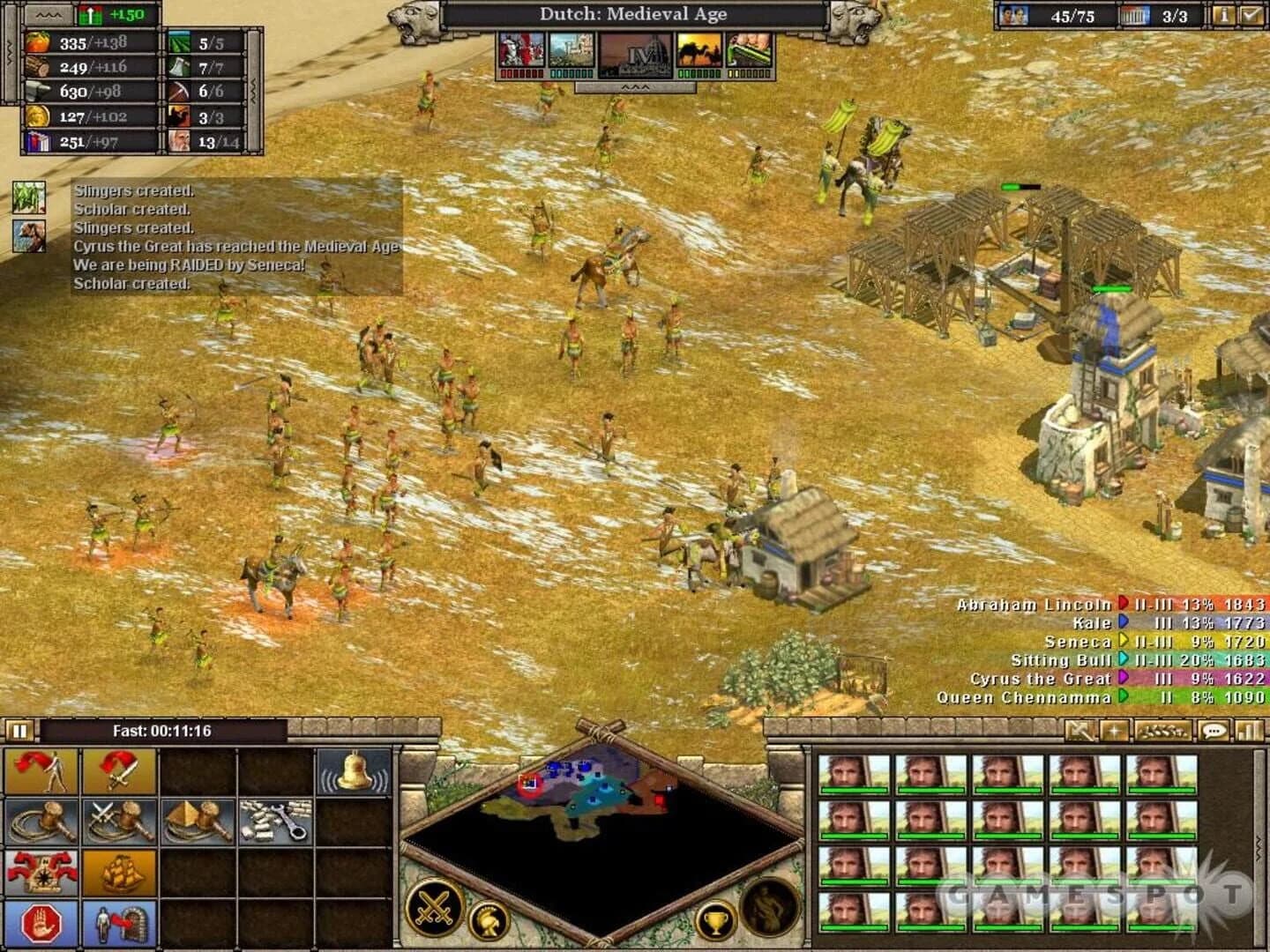The width and height of the screenshot is (1270, 952).
Task: Toggle the checkmark box at top right
Action: 1251,14
